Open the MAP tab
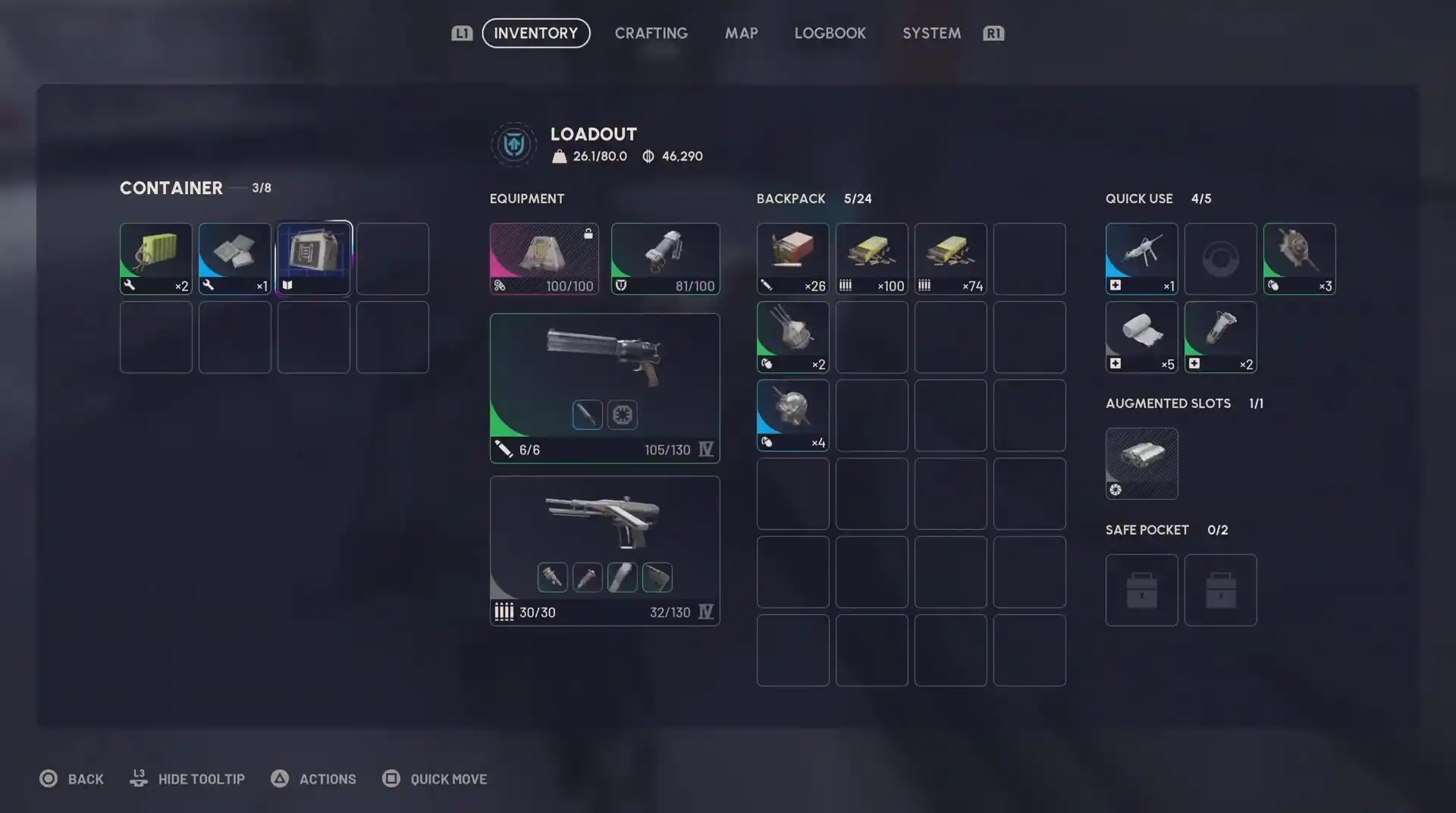This screenshot has width=1456, height=813. pos(741,33)
